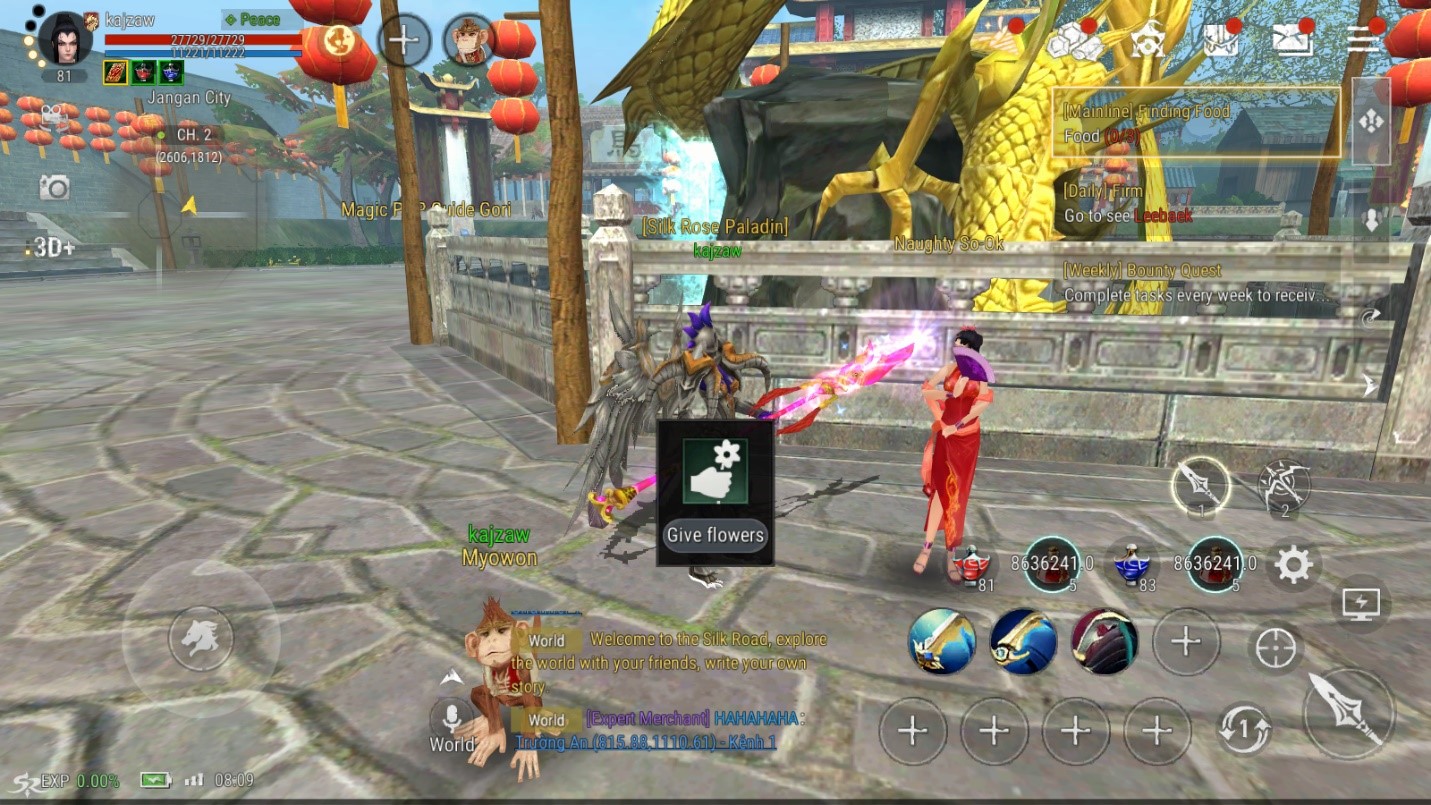Take a screenshot with the camera icon
This screenshot has height=805, width=1431.
pyautogui.click(x=54, y=187)
